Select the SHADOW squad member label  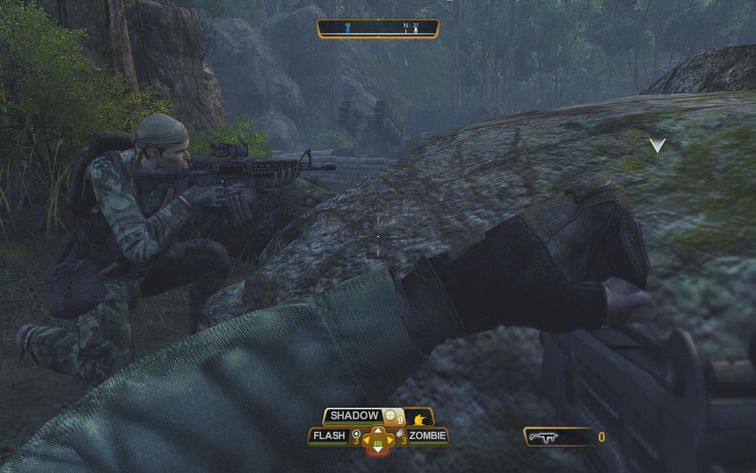coord(353,415)
